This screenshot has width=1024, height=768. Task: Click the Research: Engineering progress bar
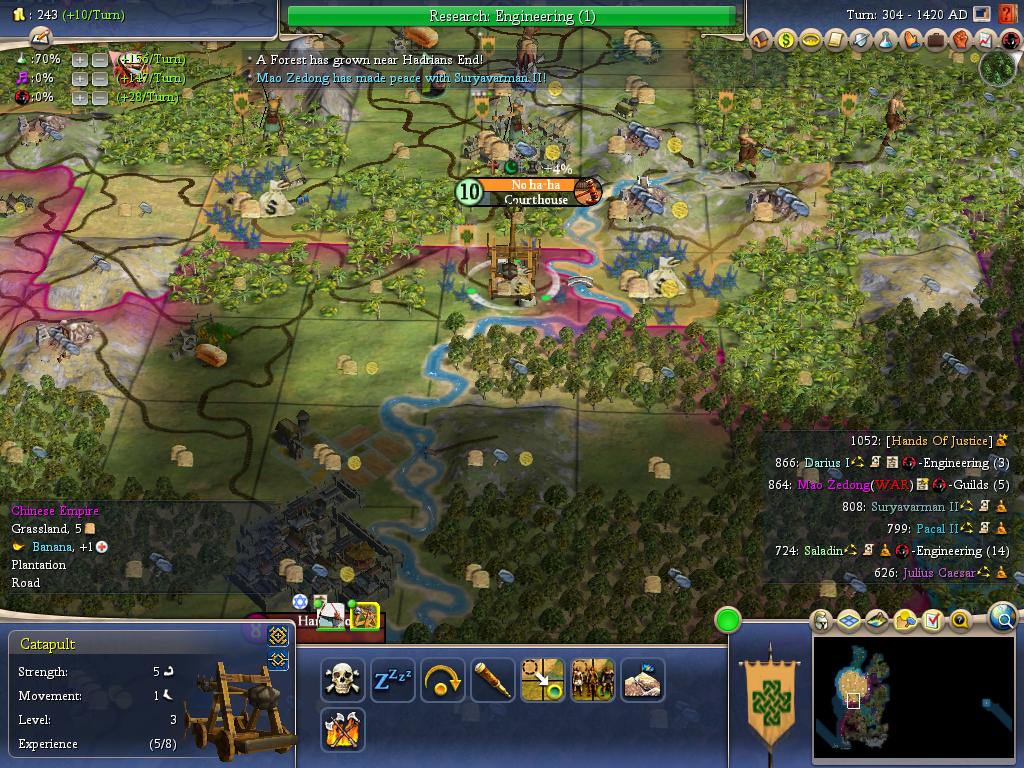coord(511,16)
